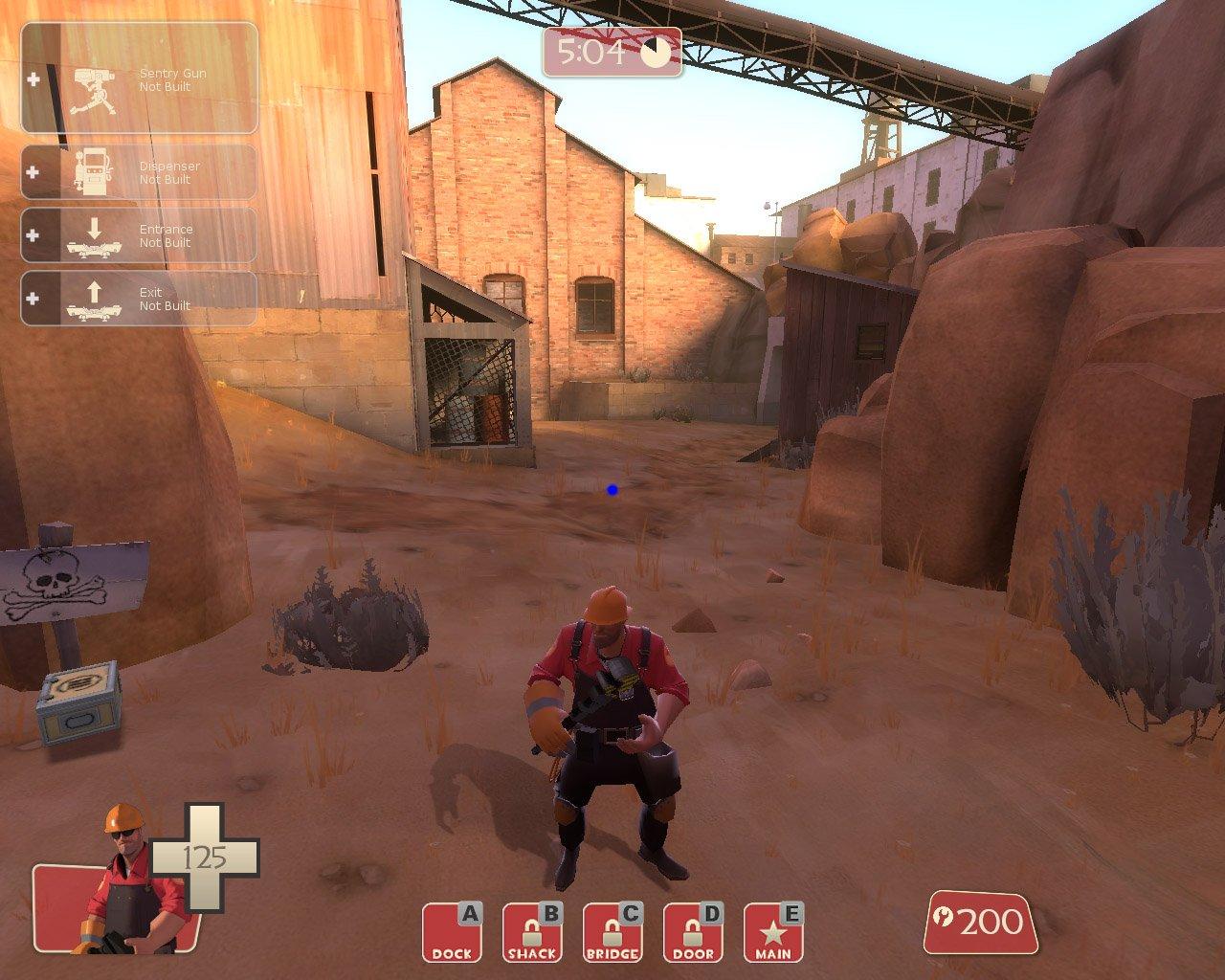Choose the teleporter Exit panel
This screenshot has height=980, width=1225.
coord(140,299)
